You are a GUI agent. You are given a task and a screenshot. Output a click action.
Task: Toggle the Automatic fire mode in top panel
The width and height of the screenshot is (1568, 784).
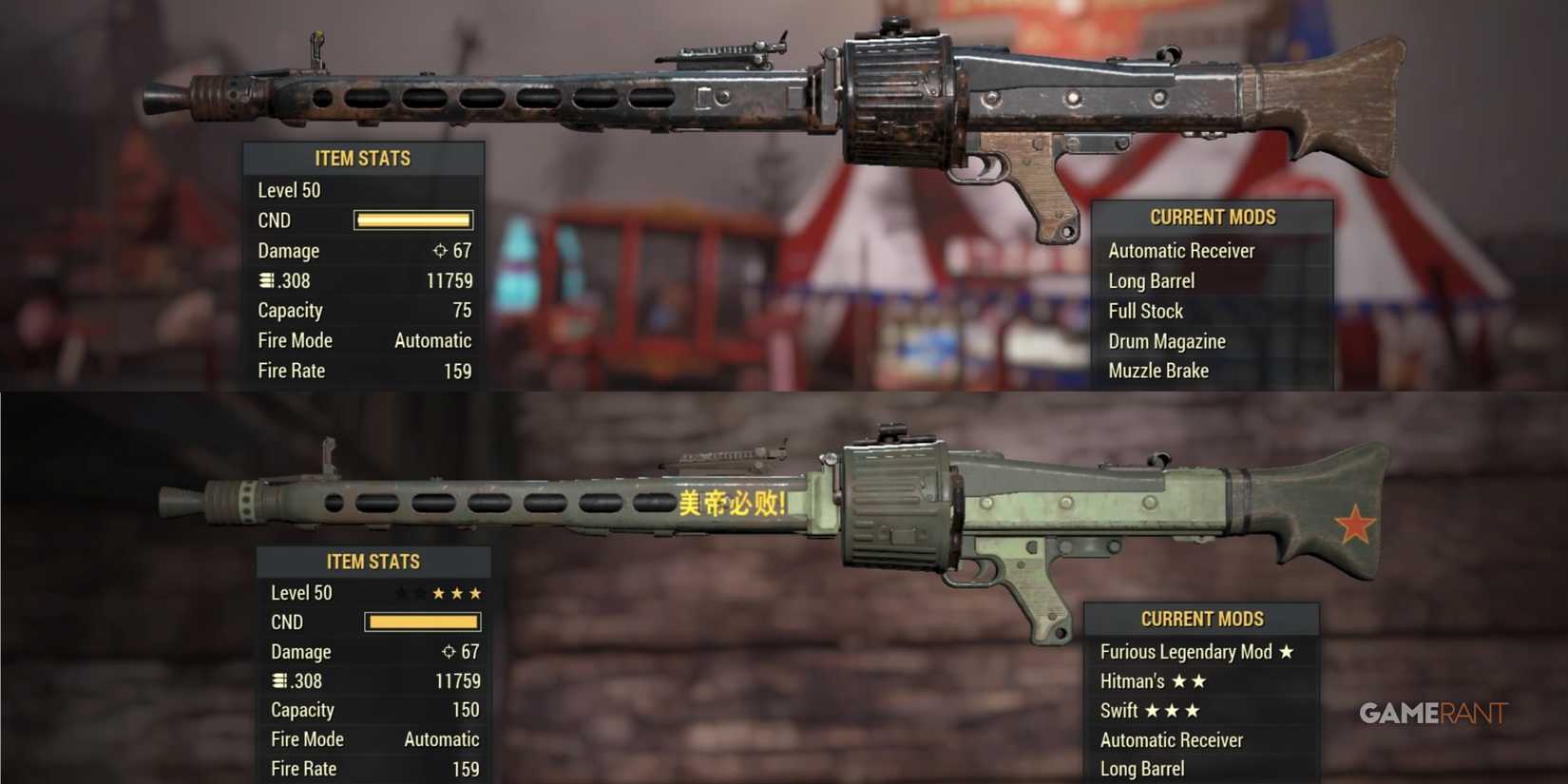click(433, 340)
